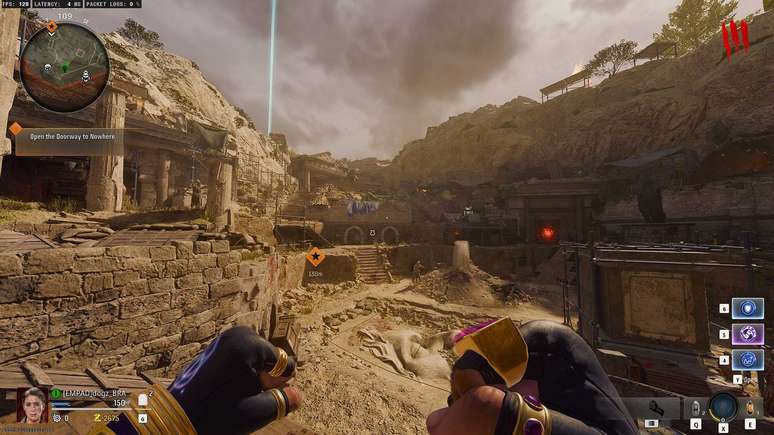Activate the lowest blue ability icon
This screenshot has width=774, height=435.
click(x=748, y=359)
